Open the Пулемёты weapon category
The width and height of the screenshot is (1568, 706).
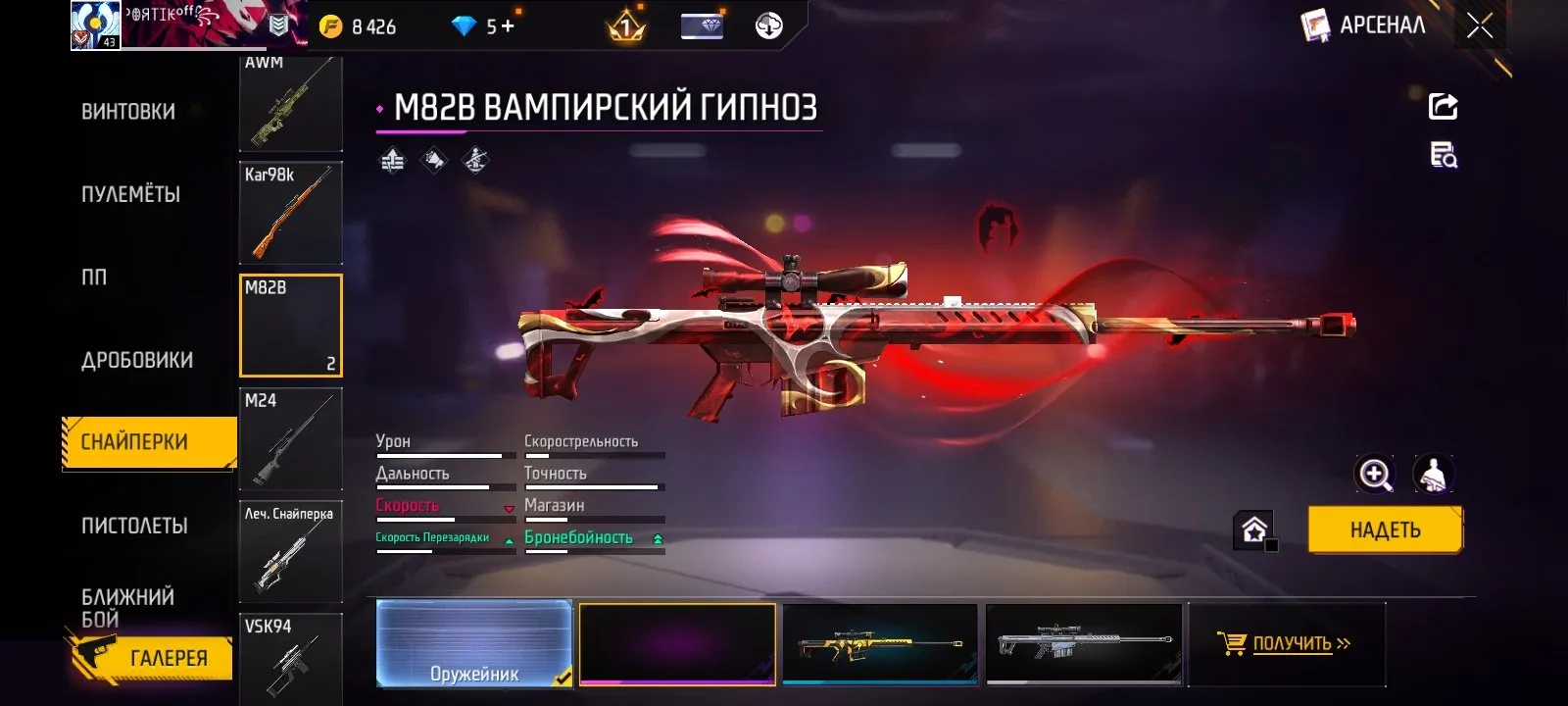pyautogui.click(x=130, y=194)
